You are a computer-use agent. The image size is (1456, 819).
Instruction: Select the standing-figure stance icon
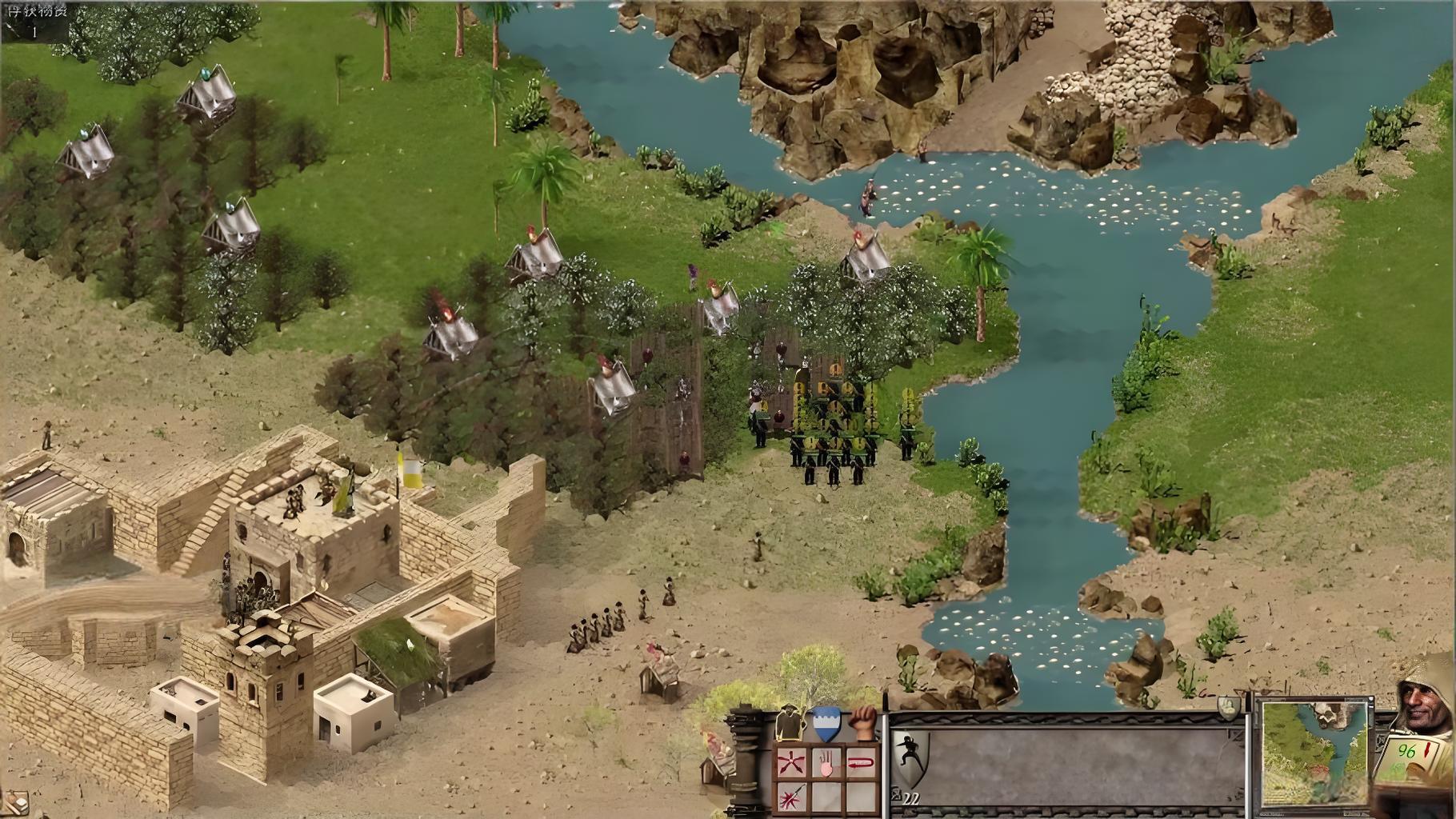click(789, 725)
